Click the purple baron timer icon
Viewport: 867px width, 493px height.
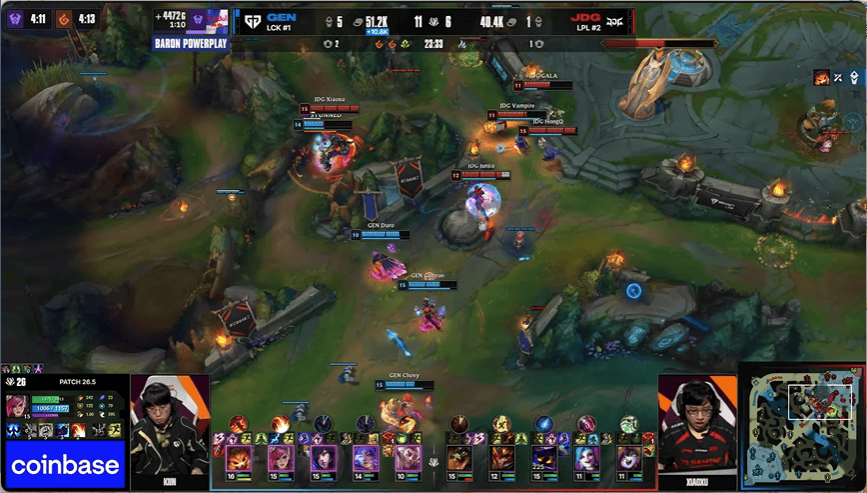click(13, 17)
